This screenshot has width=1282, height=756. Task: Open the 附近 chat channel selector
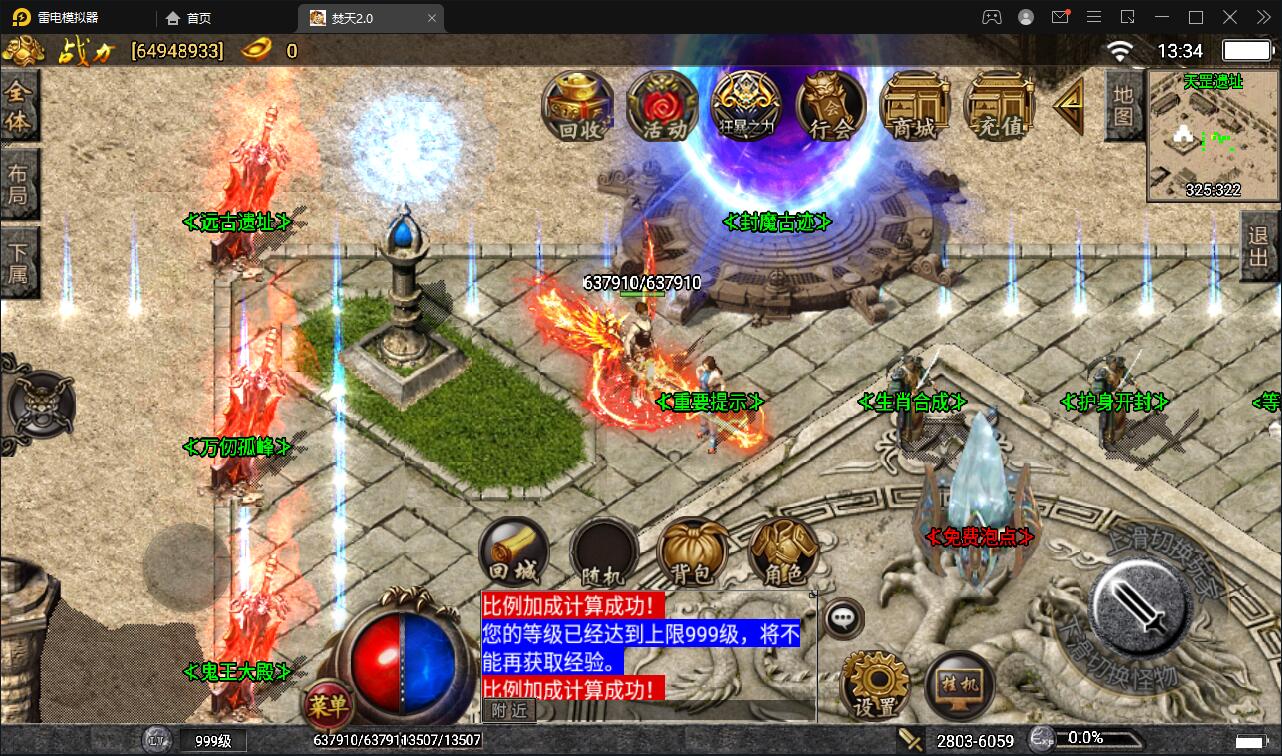click(x=509, y=710)
